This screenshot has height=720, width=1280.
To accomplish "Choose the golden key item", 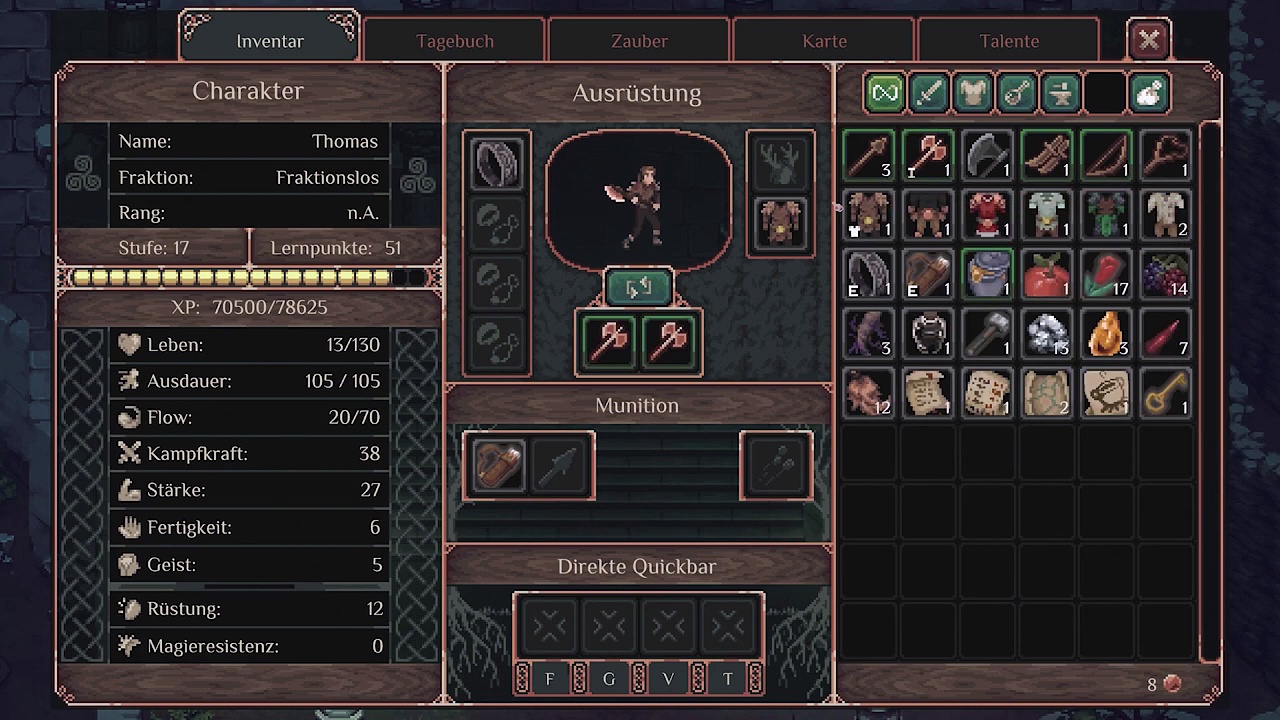I will 1166,393.
